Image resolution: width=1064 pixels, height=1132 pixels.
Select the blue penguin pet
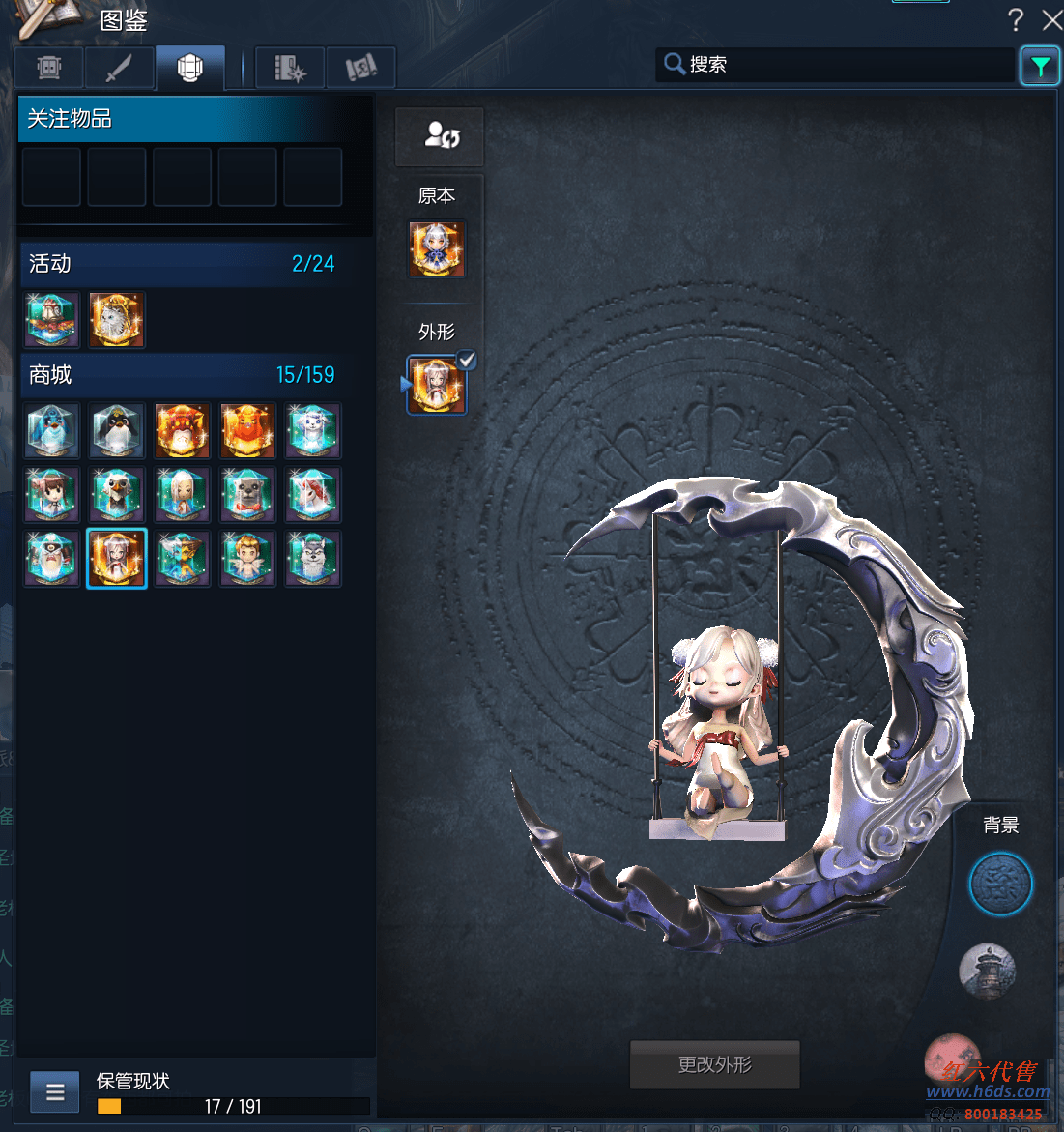(x=51, y=430)
